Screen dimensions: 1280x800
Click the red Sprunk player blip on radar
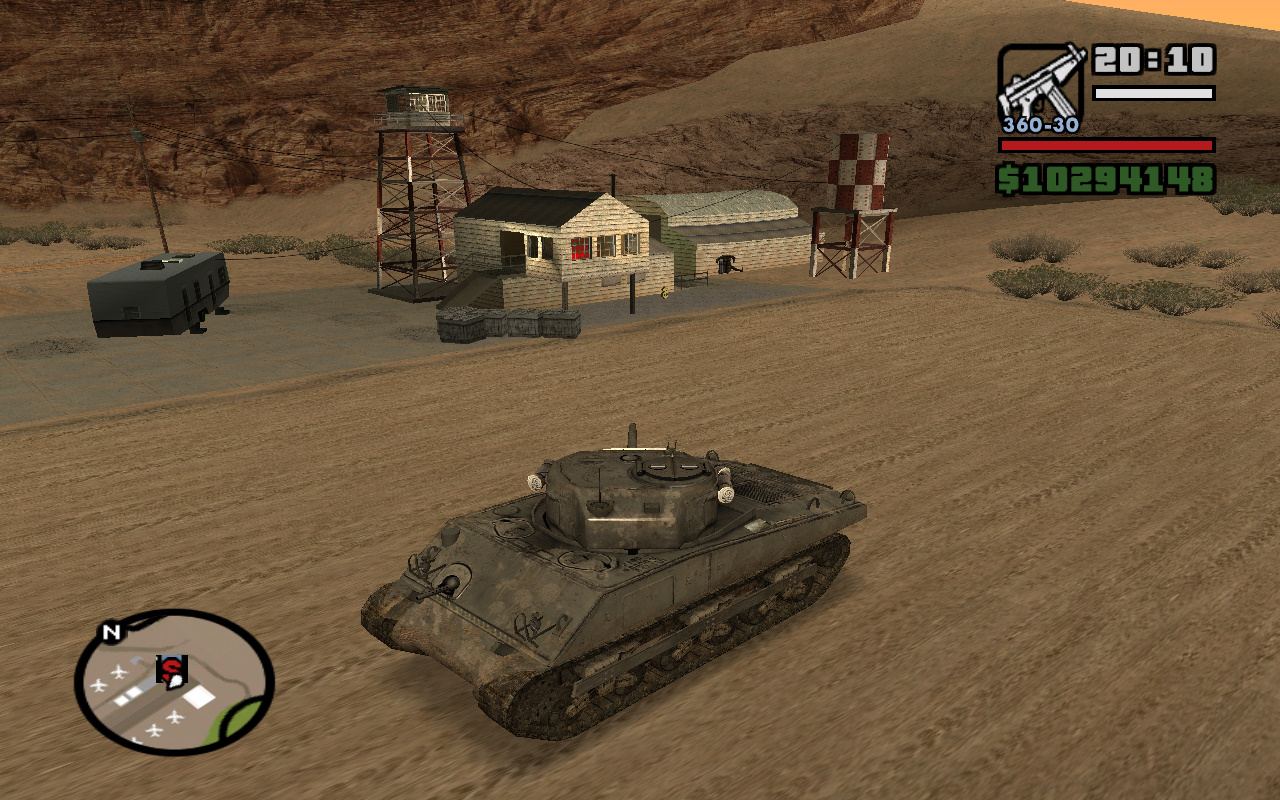pyautogui.click(x=172, y=668)
